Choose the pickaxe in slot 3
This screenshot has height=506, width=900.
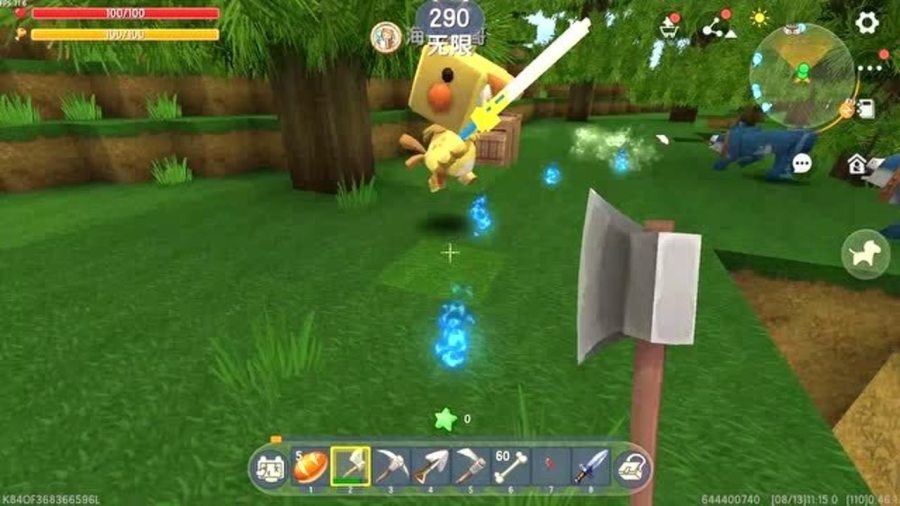click(x=390, y=467)
